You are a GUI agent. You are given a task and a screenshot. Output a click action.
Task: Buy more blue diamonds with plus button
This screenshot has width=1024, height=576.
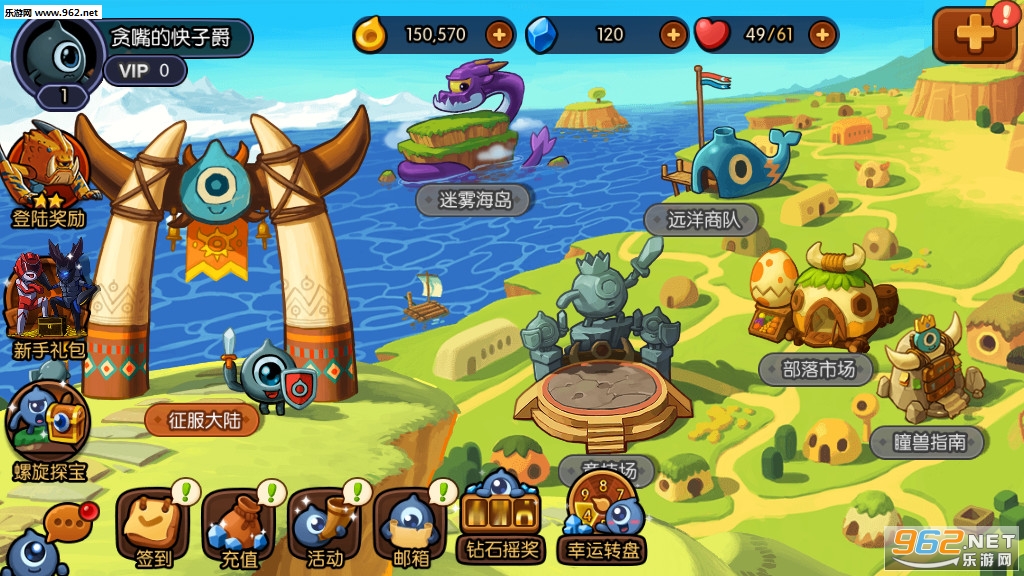[x=673, y=35]
